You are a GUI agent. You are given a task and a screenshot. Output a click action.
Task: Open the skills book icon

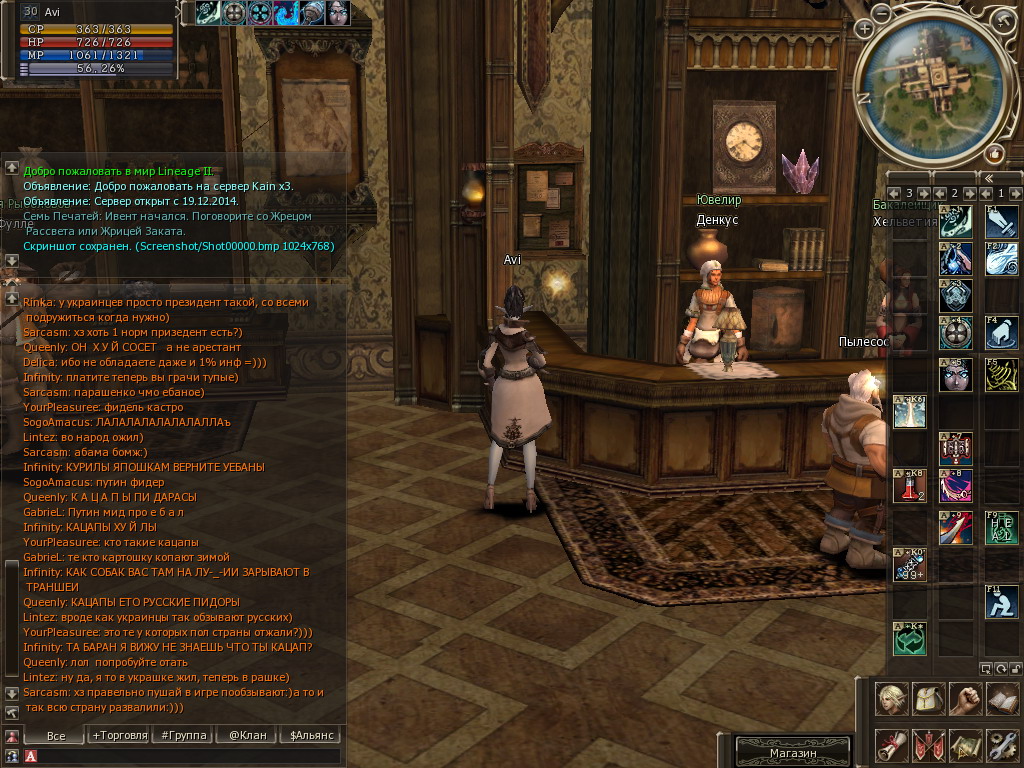[1001, 699]
